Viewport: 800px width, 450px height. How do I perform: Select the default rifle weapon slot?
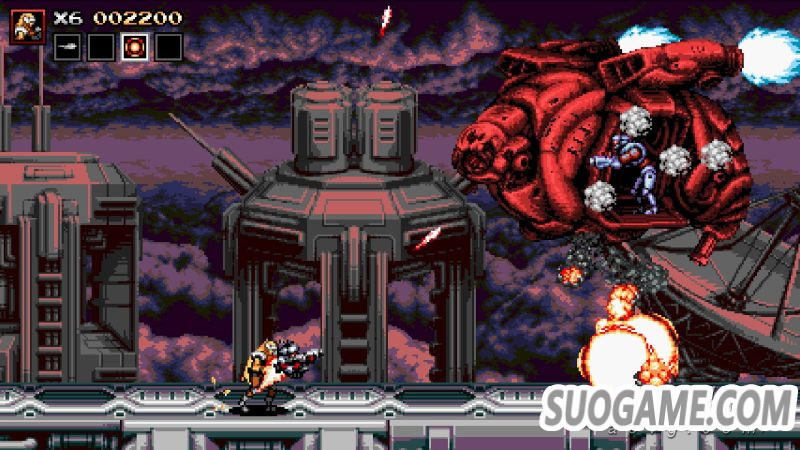pos(66,46)
